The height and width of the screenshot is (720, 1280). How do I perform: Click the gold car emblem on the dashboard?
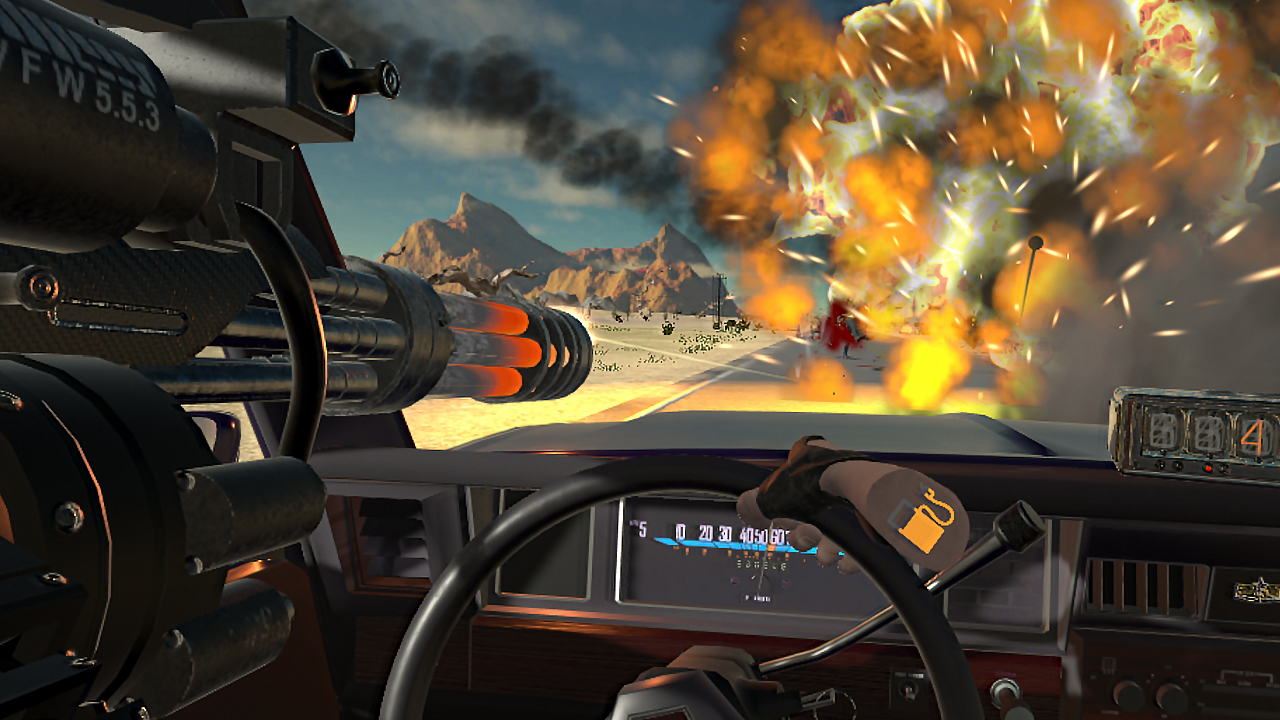coord(1255,589)
